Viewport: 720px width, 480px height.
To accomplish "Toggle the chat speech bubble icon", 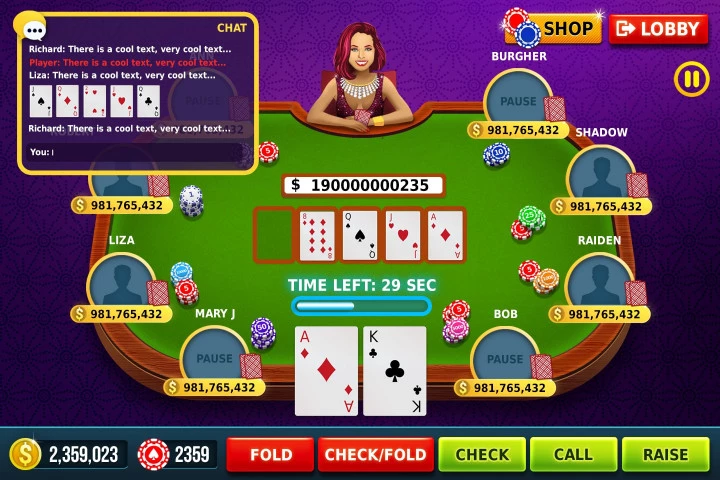I will point(32,27).
